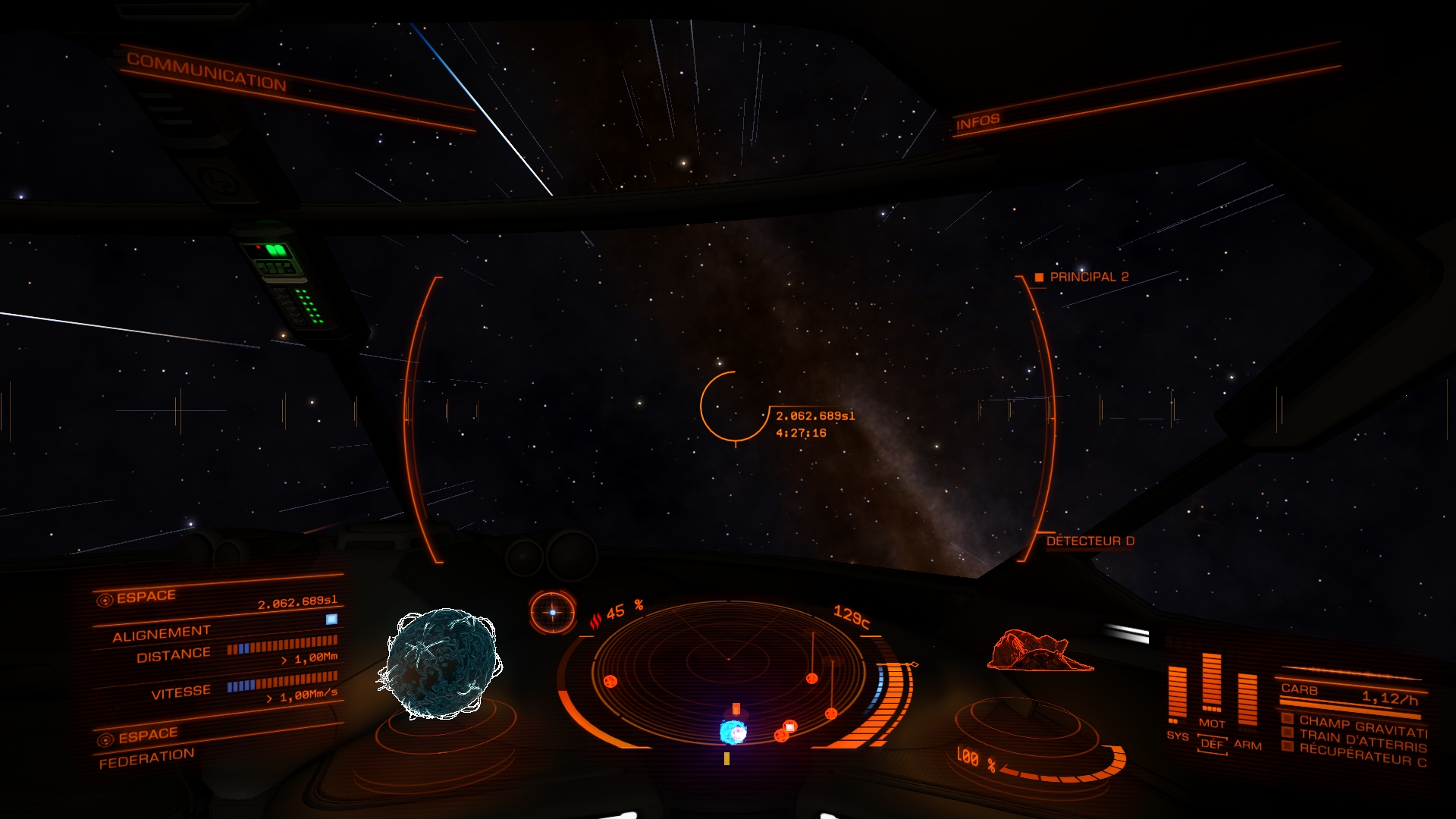Image resolution: width=1456 pixels, height=819 pixels.
Task: Click the PRINCIPAL 2 fire group label
Action: tap(1088, 277)
